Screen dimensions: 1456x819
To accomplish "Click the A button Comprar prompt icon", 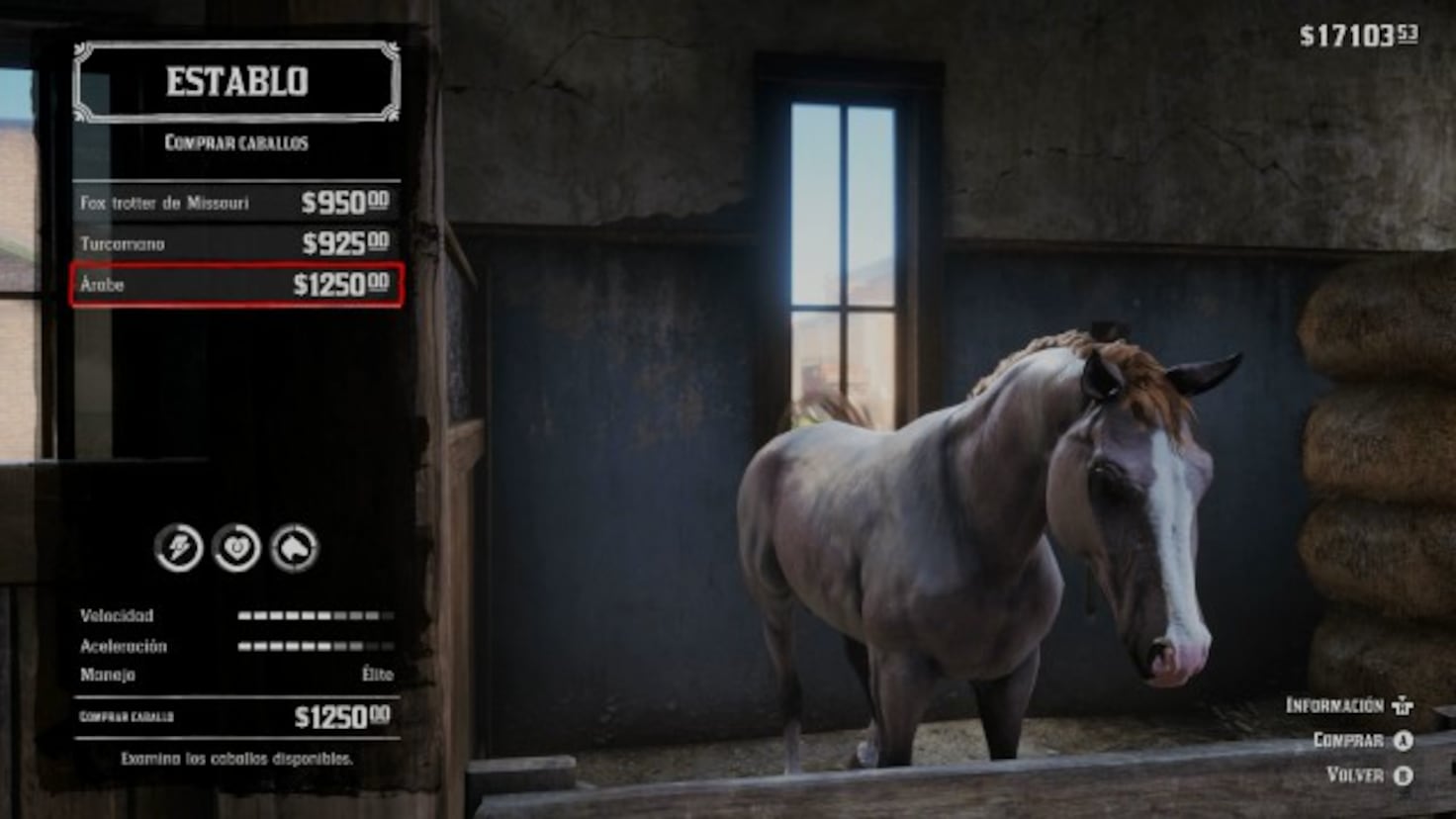I will [1403, 740].
